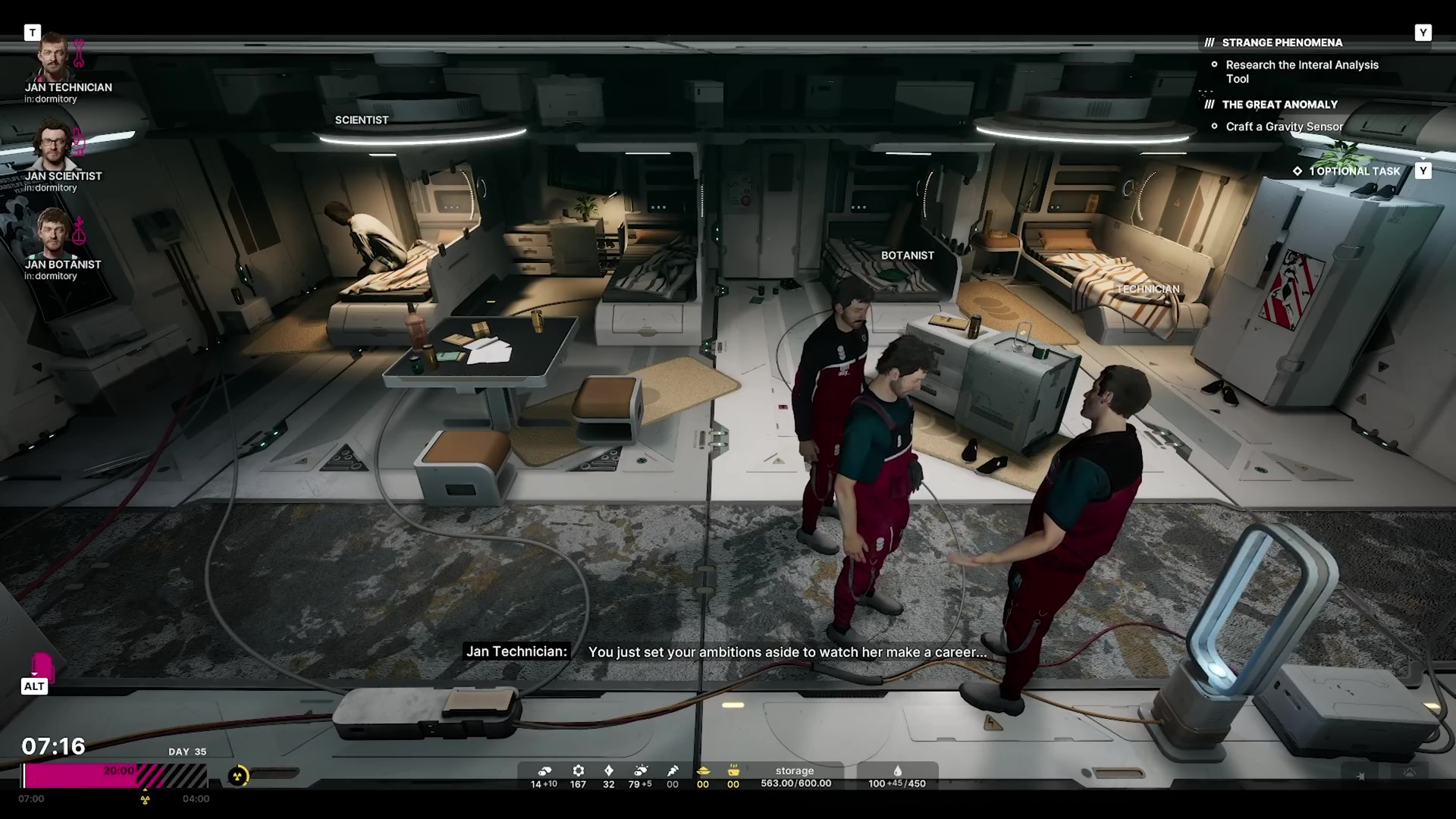The height and width of the screenshot is (819, 1456).
Task: Show the 1 Optional Task entry
Action: (1354, 171)
